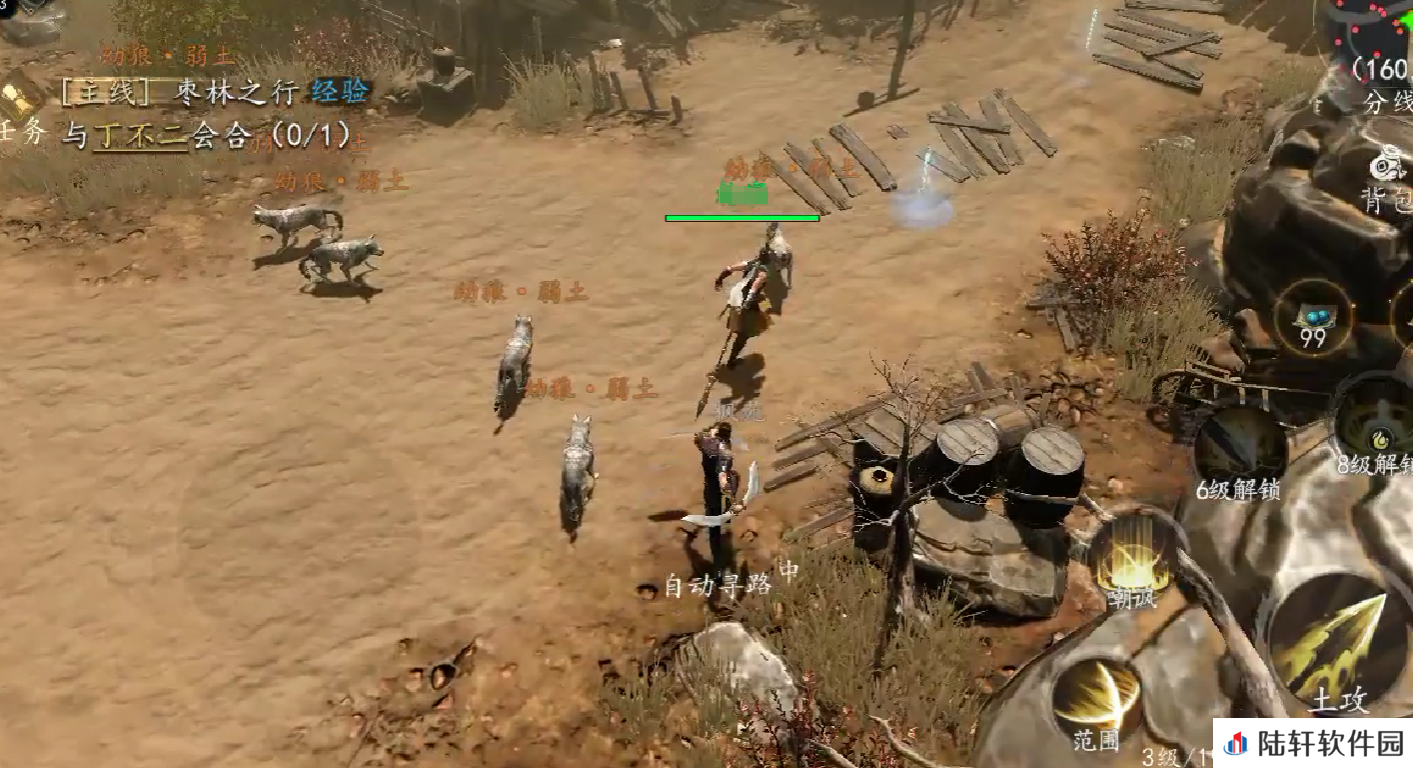Click the underlined 丁不二 quest link
Viewport: 1413px width, 768px height.
point(140,135)
